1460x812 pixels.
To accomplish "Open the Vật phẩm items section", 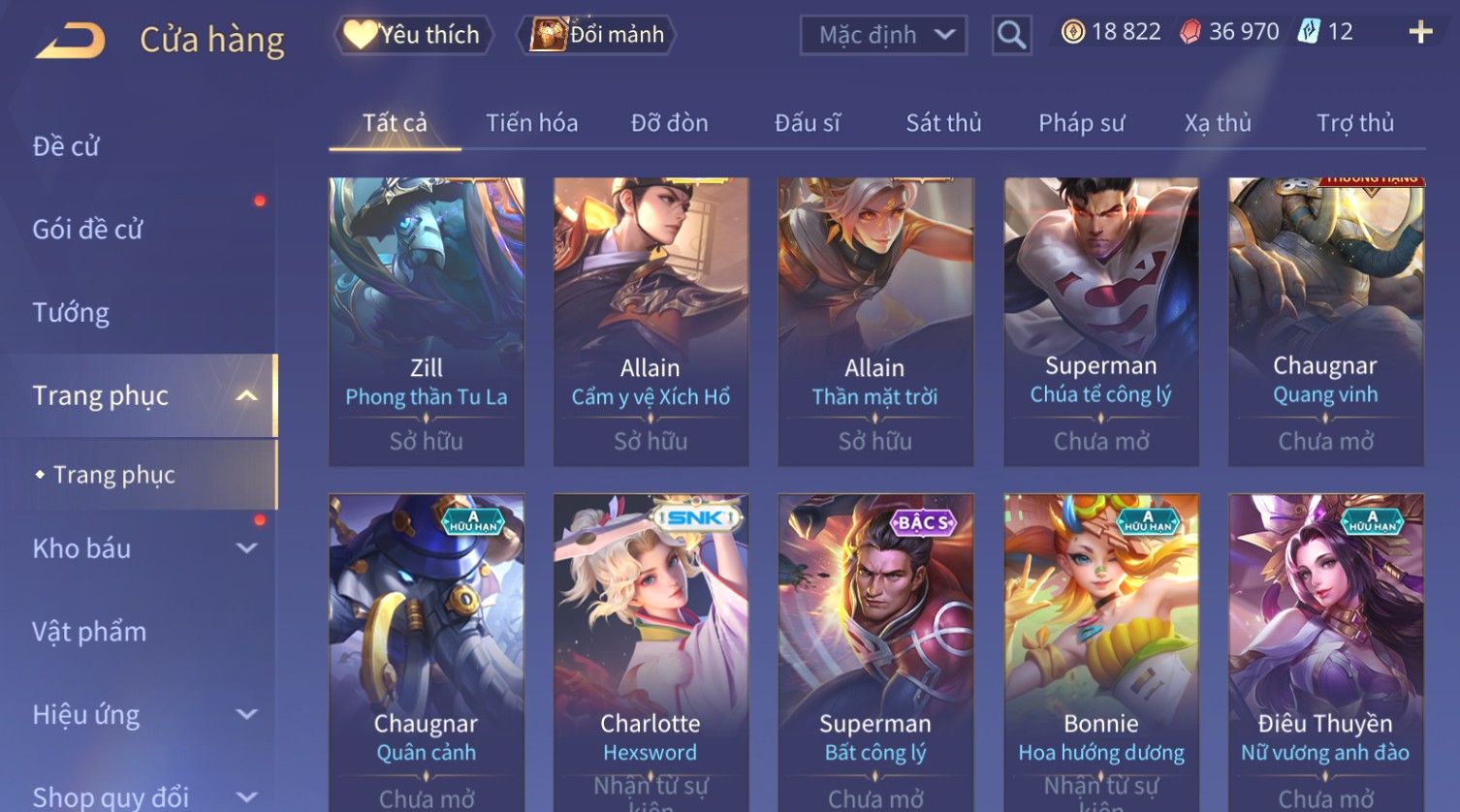I will (89, 632).
